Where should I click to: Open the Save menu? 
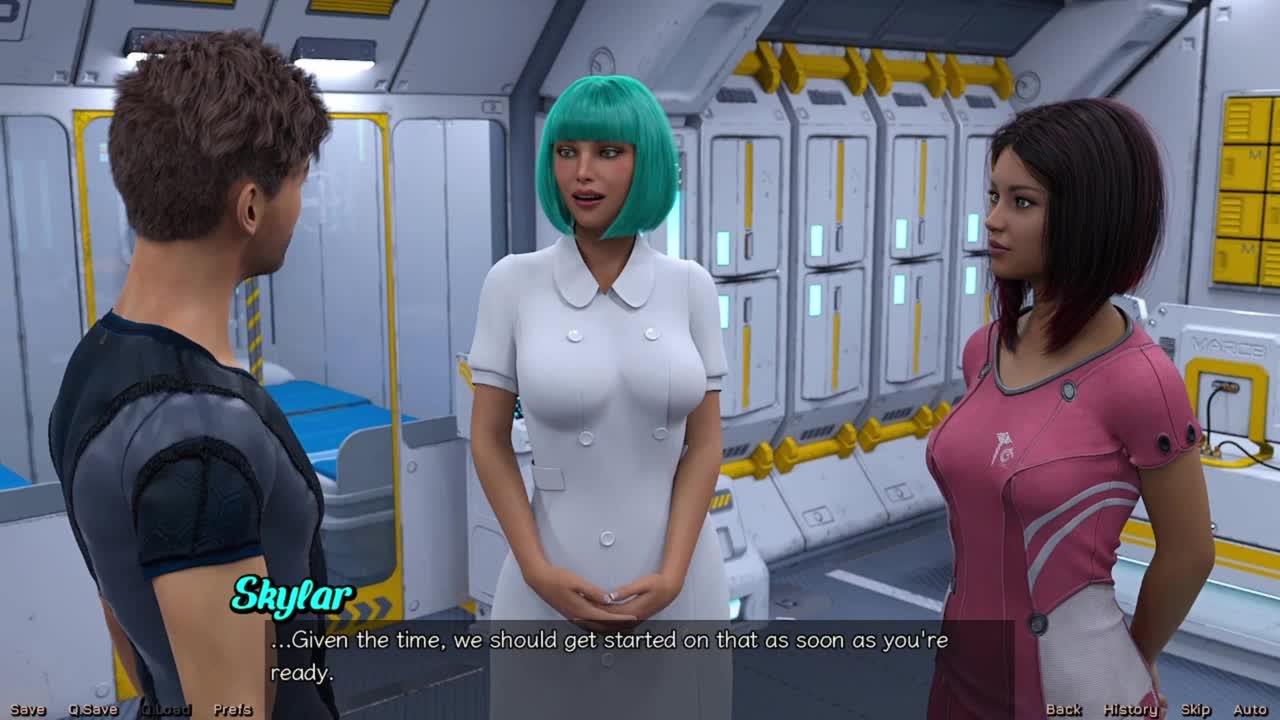(x=27, y=709)
